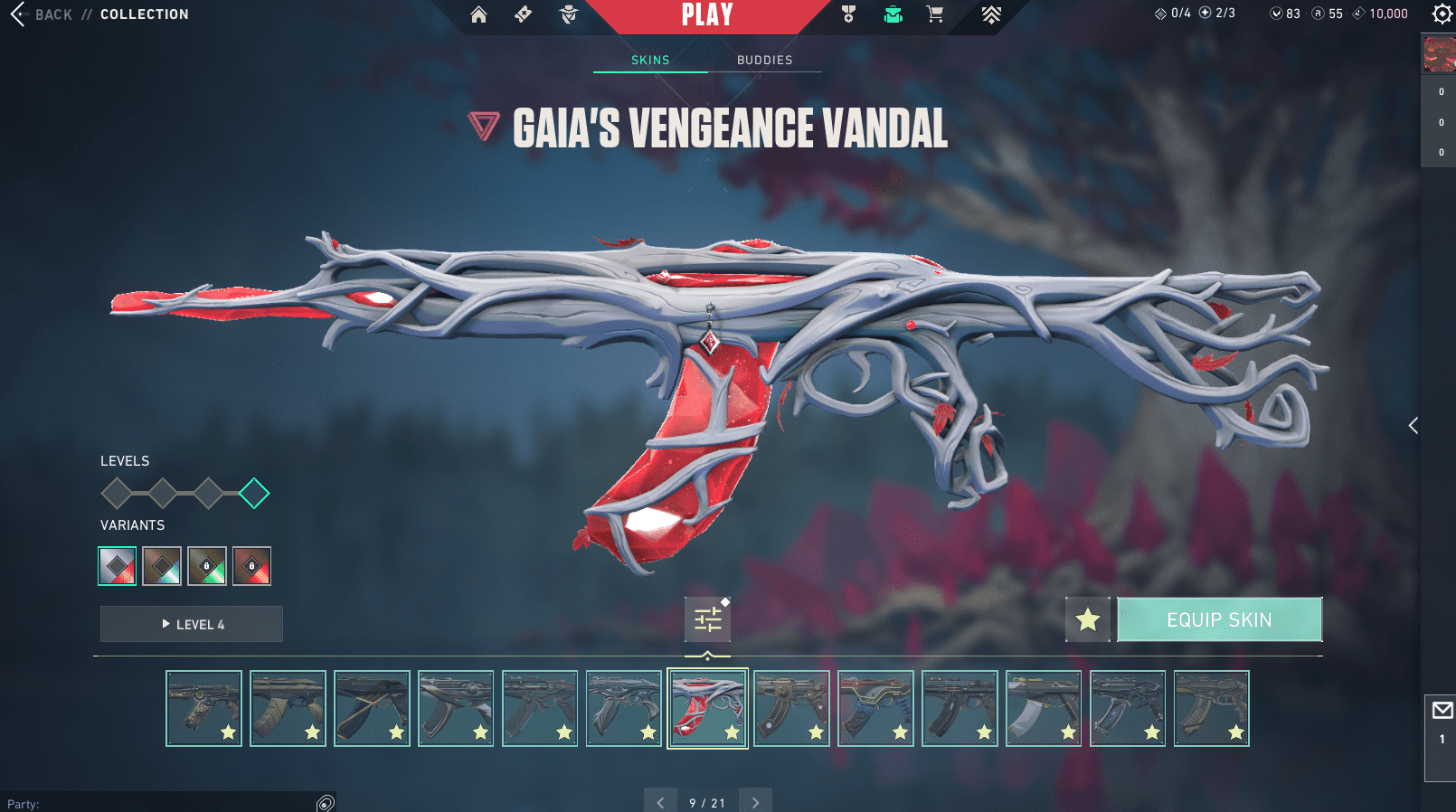This screenshot has width=1456, height=812.
Task: Open the home screen icon
Action: pyautogui.click(x=478, y=14)
